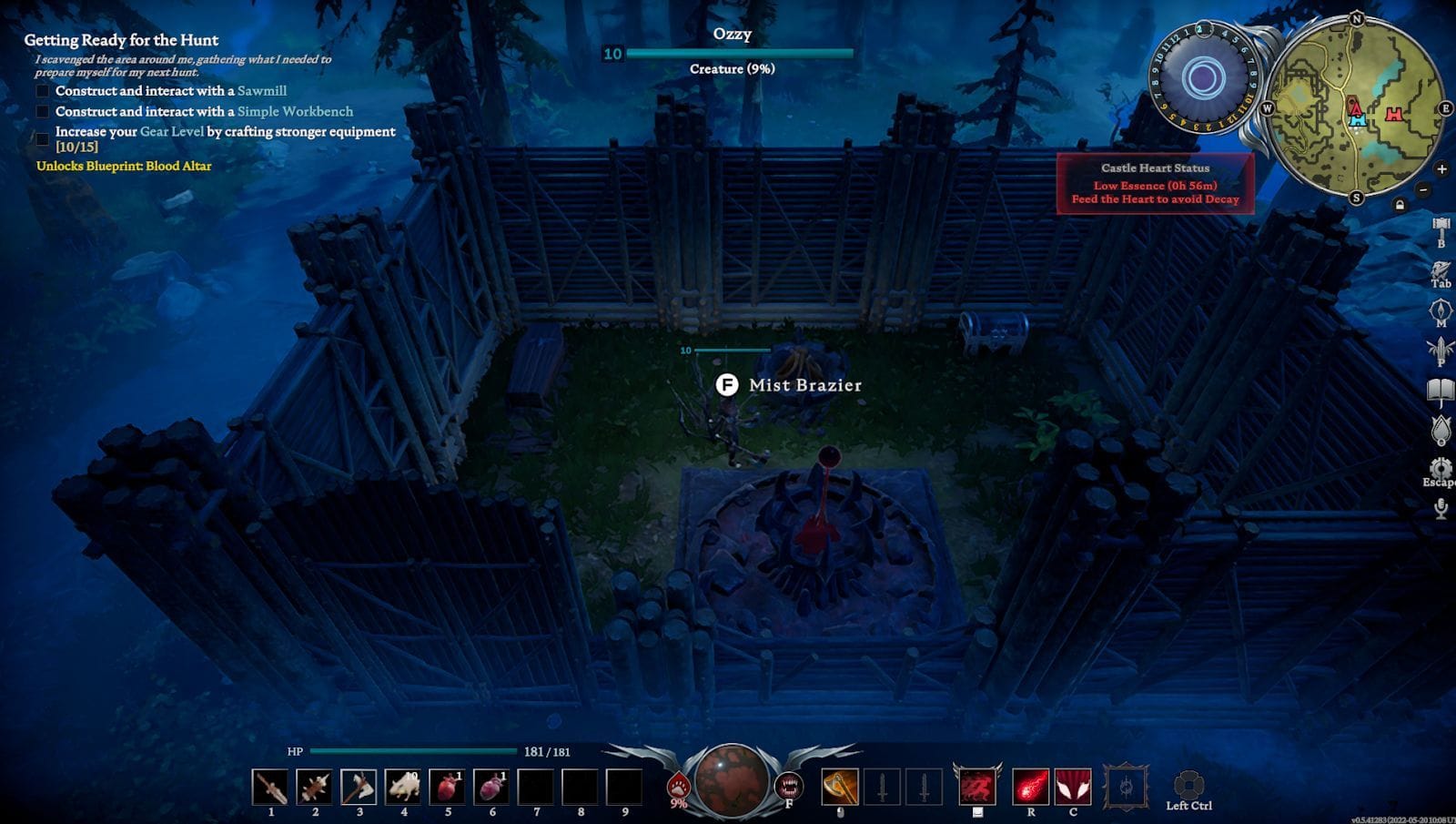Screen dimensions: 1456x824
Task: Open the Journal book icon
Action: [x=1440, y=388]
